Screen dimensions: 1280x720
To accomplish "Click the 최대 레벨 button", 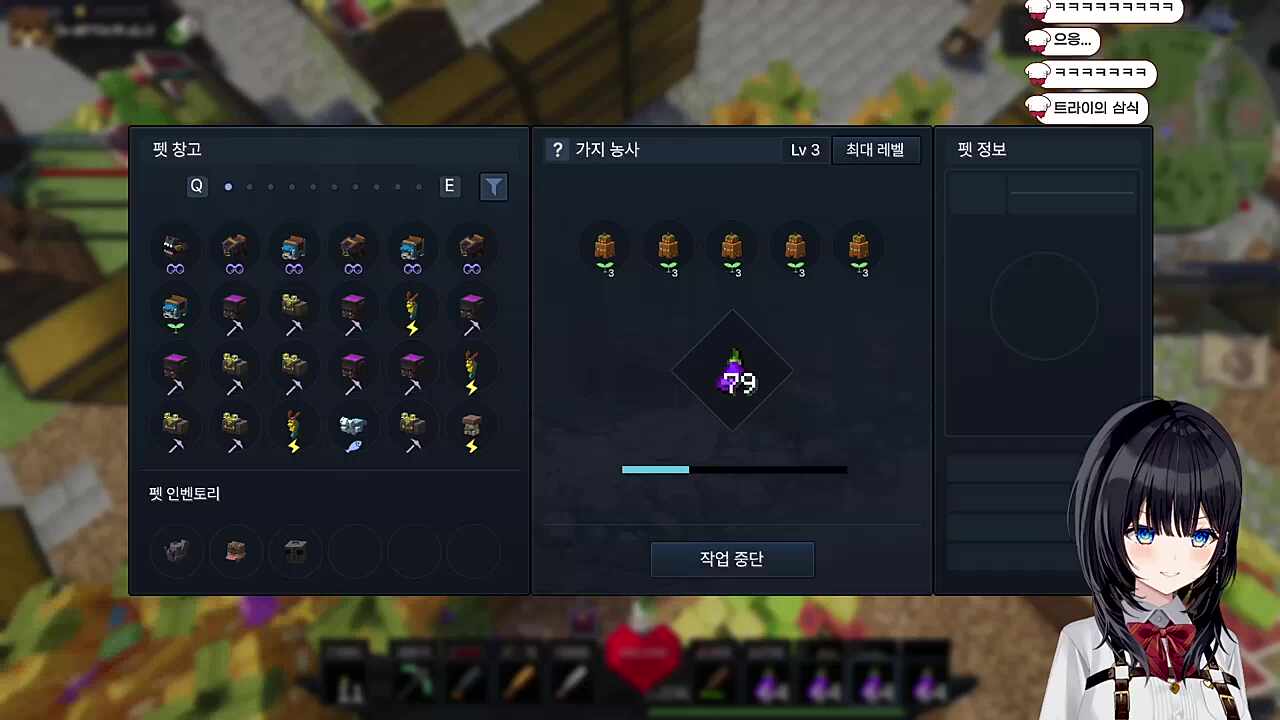I will click(875, 149).
